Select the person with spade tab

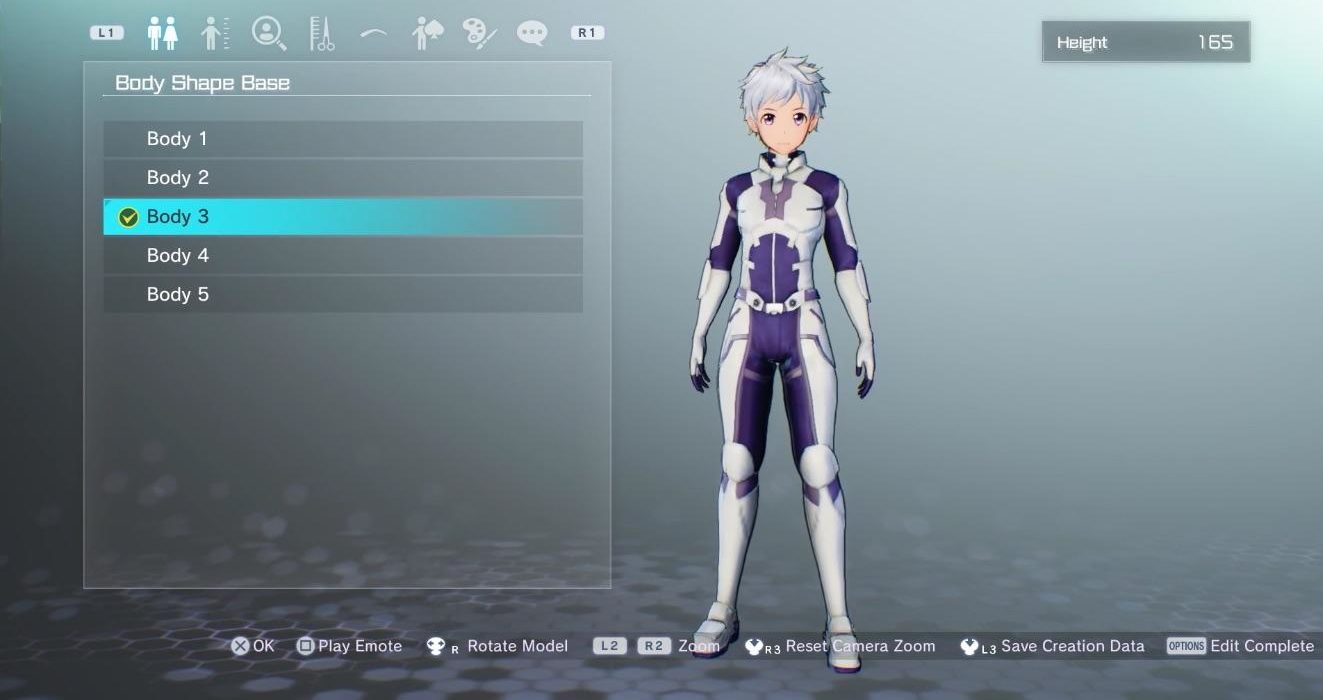427,33
